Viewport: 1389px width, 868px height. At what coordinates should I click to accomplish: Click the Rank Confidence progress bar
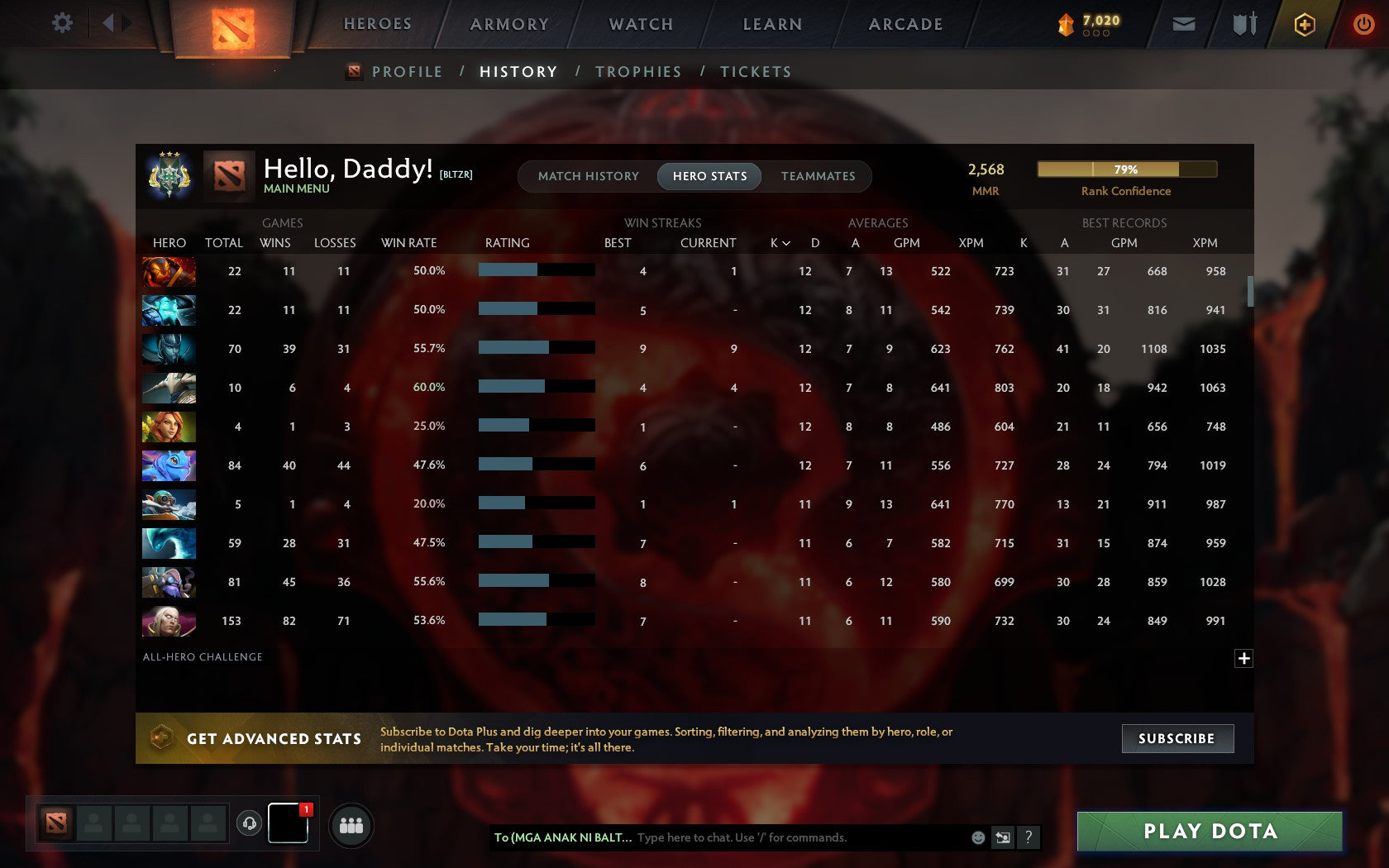point(1127,169)
